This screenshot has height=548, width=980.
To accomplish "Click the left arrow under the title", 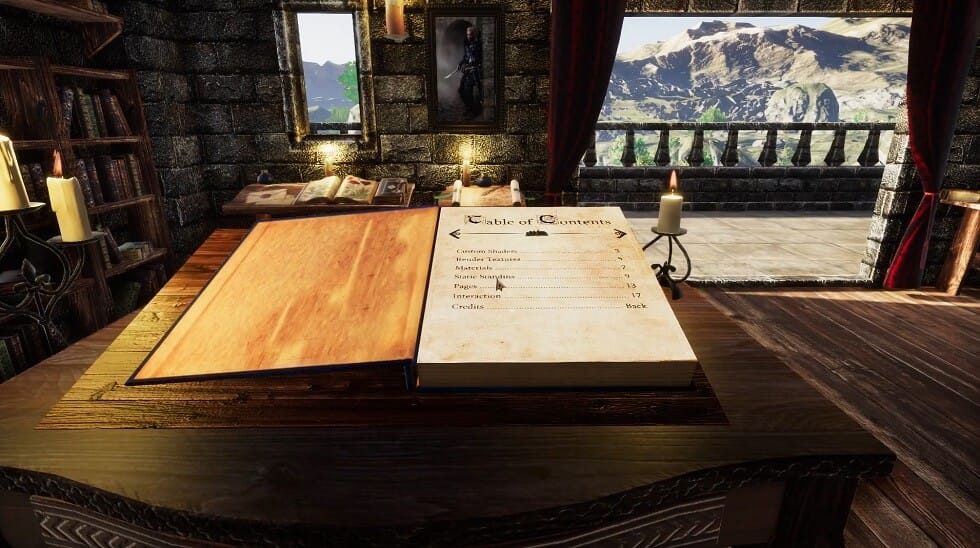I will coord(456,234).
